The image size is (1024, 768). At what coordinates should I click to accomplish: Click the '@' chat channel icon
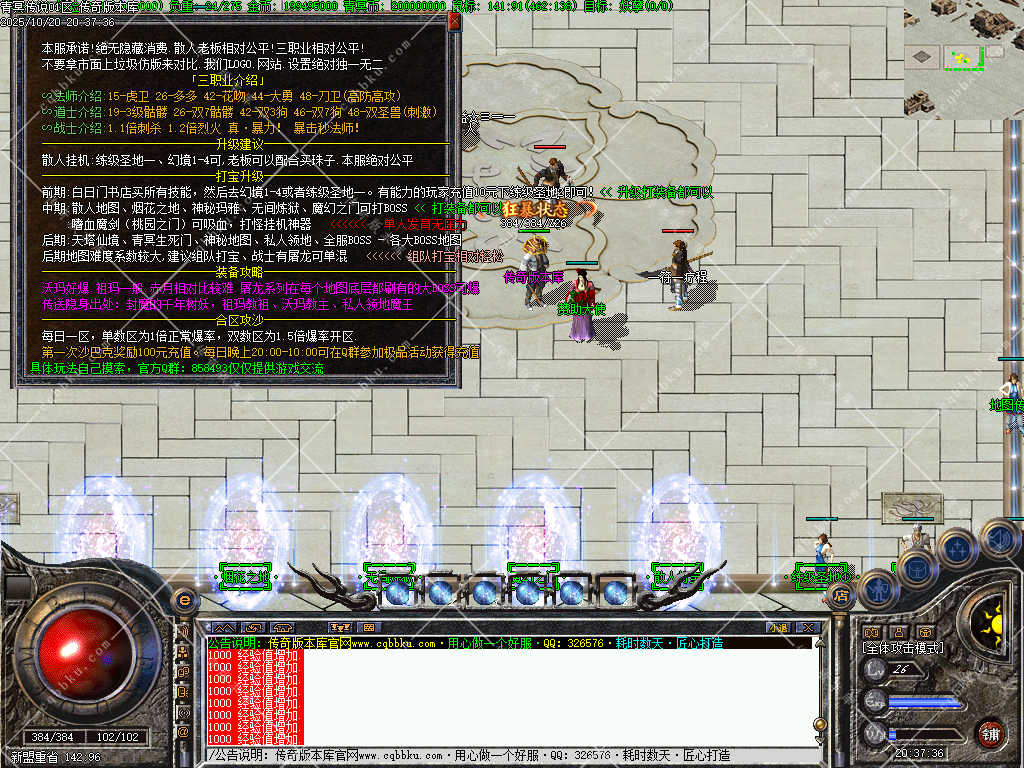point(184,733)
